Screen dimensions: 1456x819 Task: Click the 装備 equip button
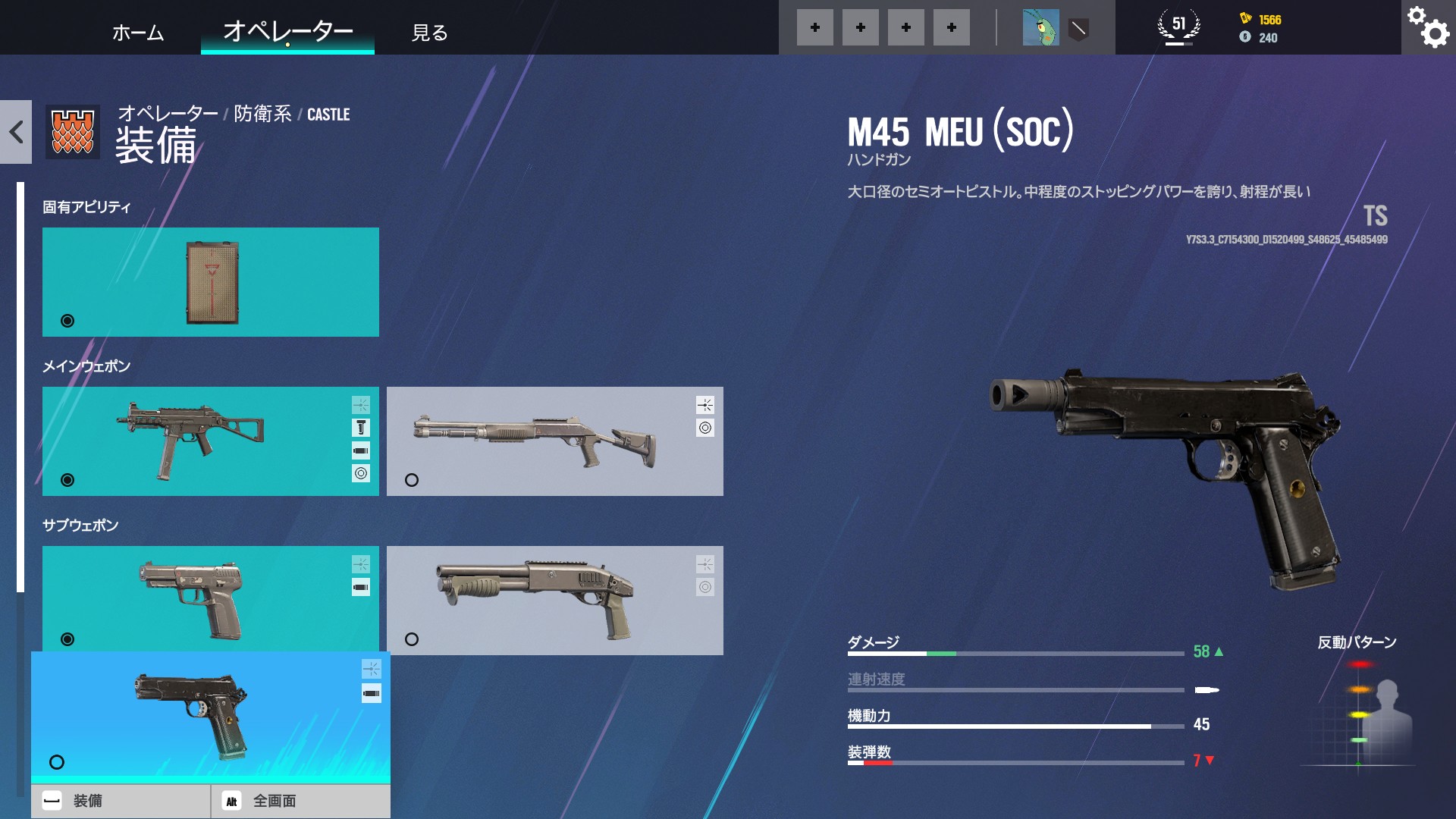121,801
